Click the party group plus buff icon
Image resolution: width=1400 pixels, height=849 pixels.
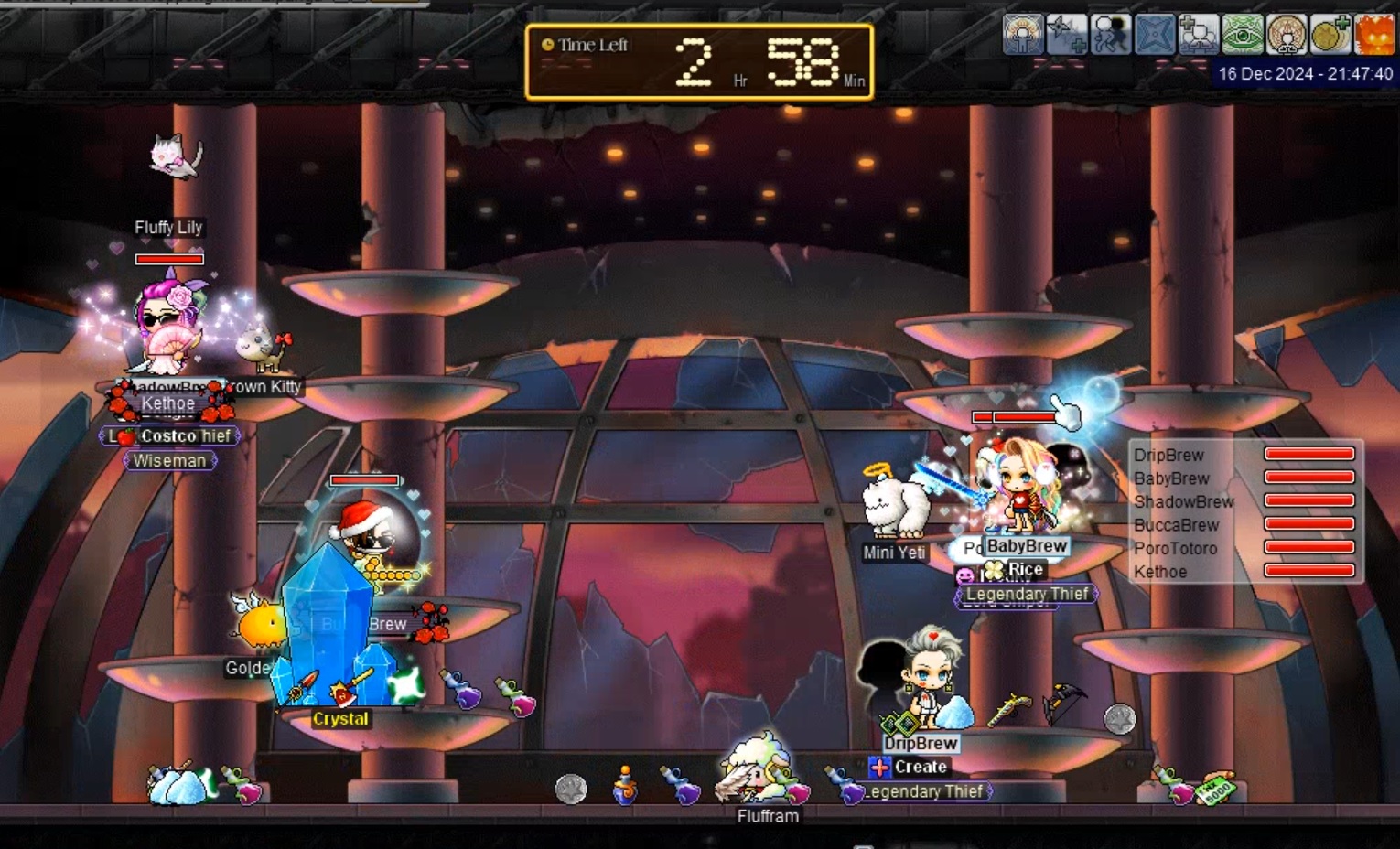click(x=1198, y=36)
